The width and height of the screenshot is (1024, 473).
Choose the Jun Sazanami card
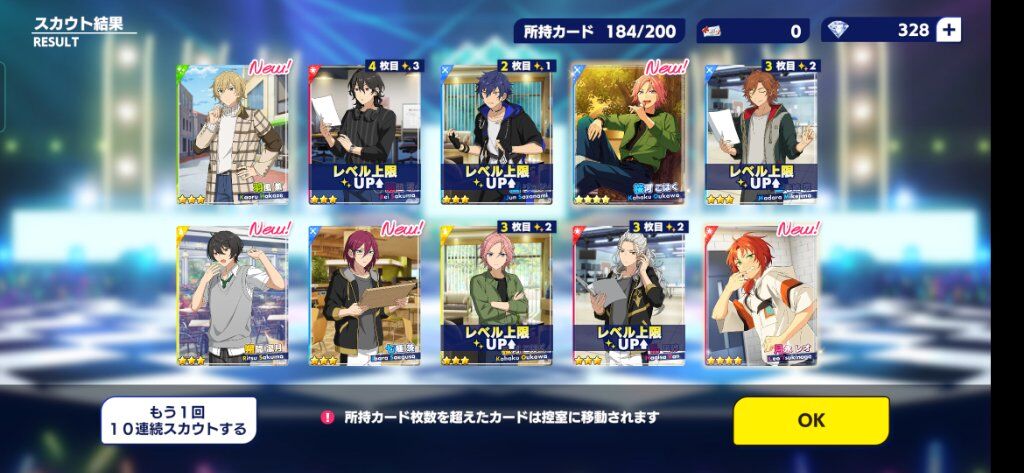click(497, 133)
